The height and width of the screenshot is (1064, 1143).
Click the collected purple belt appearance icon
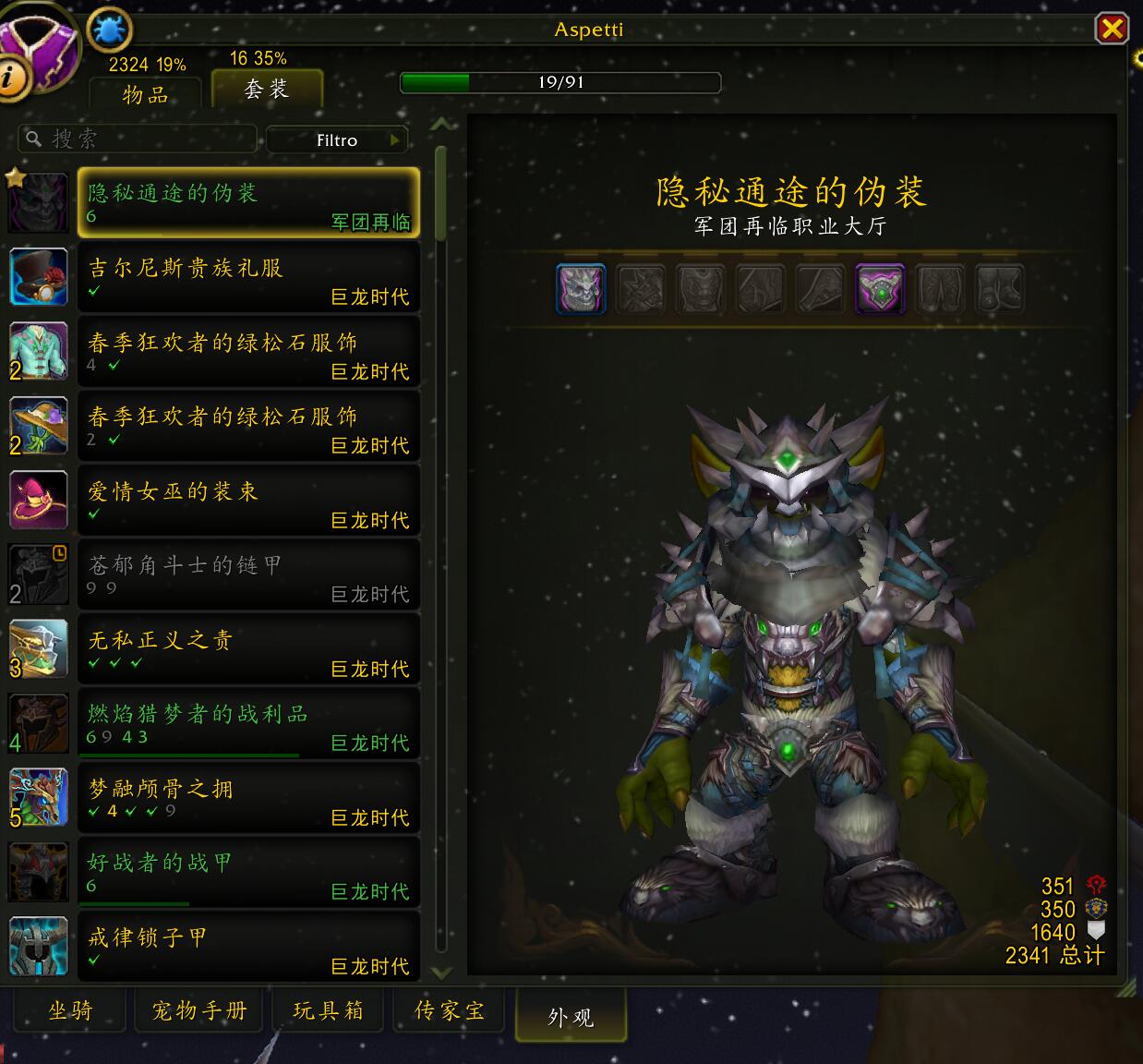point(880,289)
